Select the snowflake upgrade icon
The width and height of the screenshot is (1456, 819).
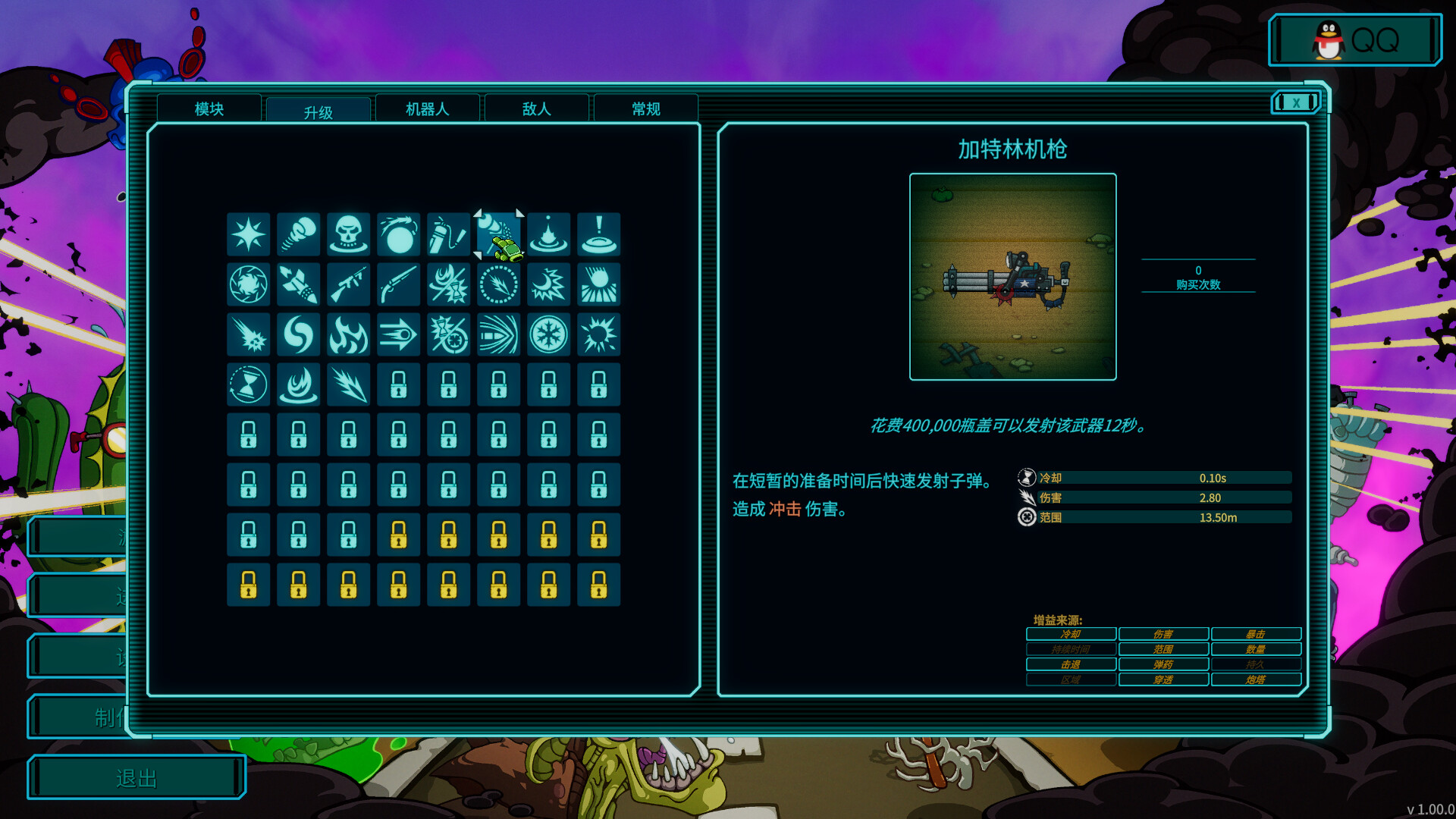pos(548,334)
